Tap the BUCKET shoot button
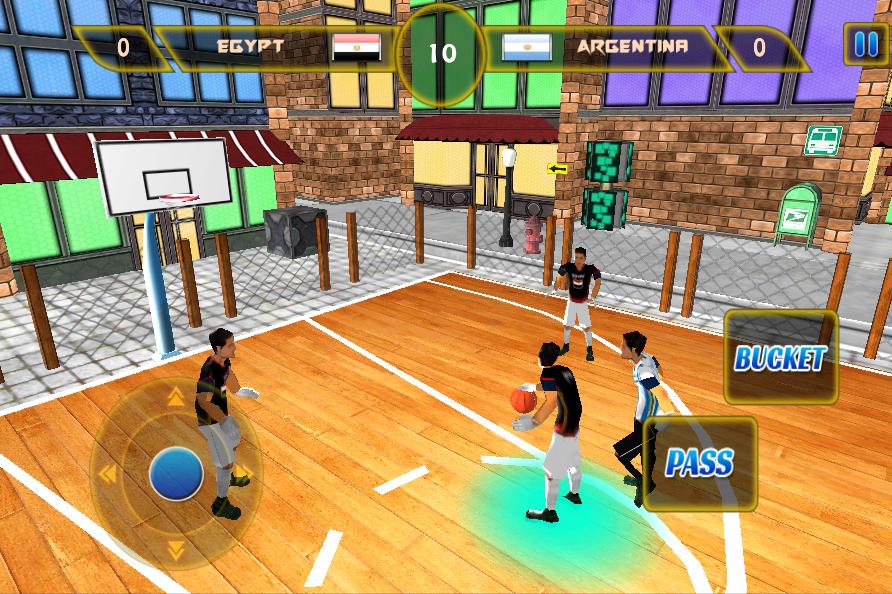This screenshot has height=594, width=892. click(x=780, y=358)
